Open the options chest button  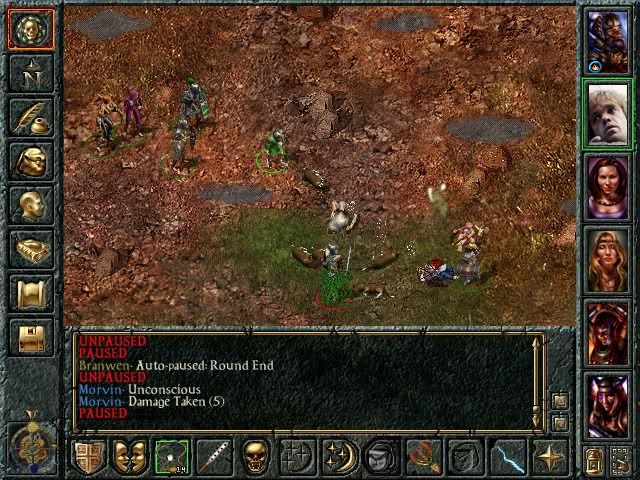tap(30, 337)
